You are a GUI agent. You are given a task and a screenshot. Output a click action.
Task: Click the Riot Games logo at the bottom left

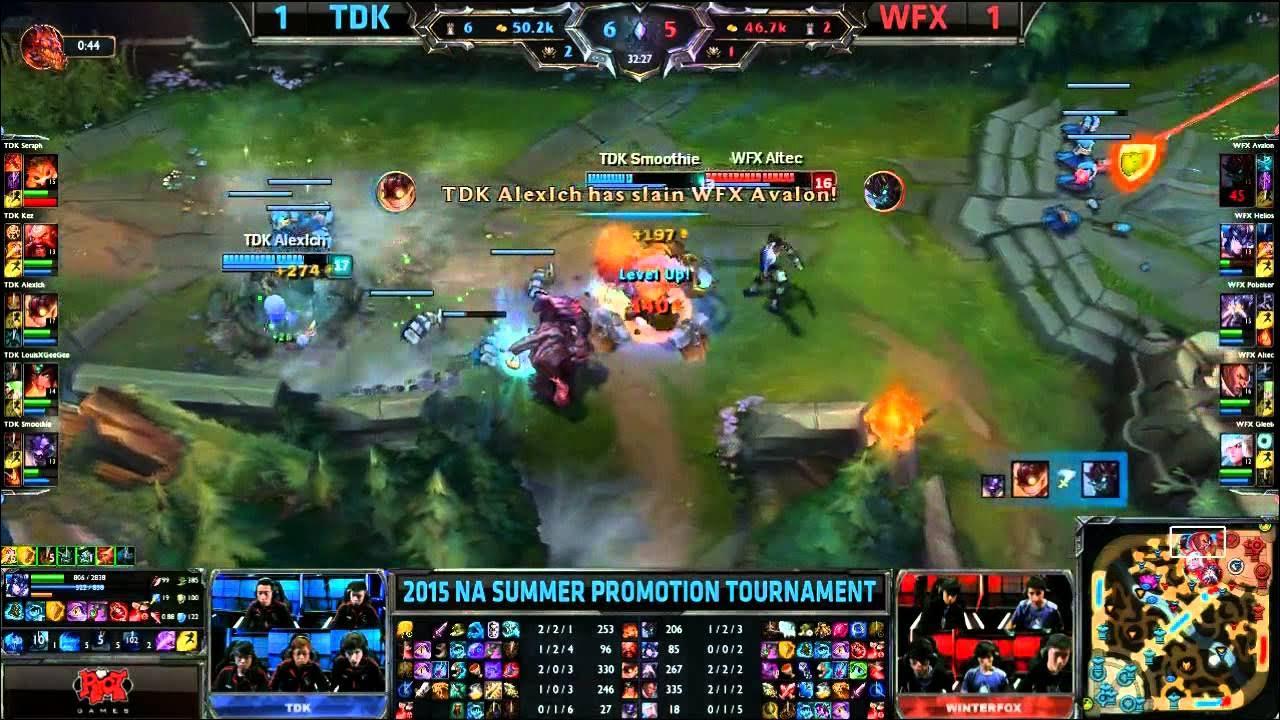[x=100, y=688]
